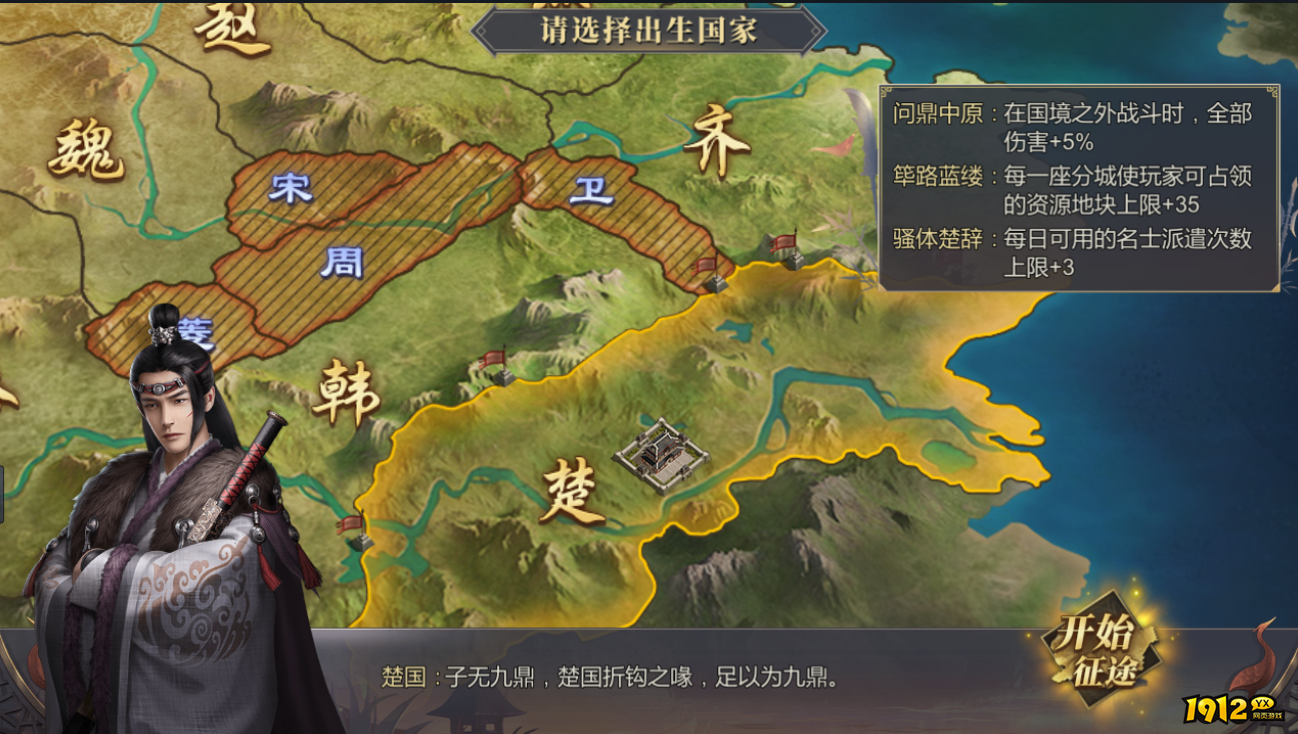Screen dimensions: 1298x734
Task: Click the Chu capital walled-city icon
Action: 660,453
